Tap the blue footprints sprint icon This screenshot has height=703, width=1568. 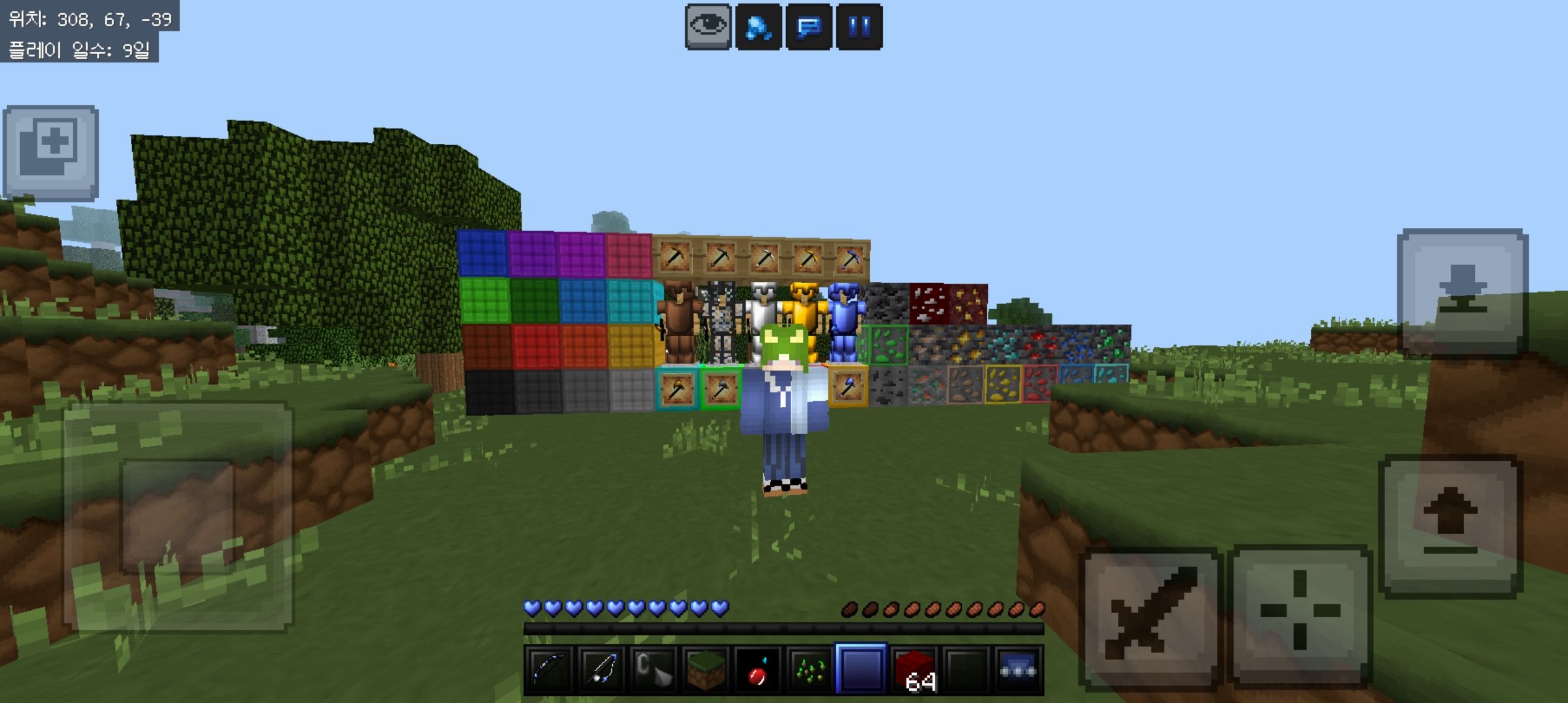pos(759,24)
